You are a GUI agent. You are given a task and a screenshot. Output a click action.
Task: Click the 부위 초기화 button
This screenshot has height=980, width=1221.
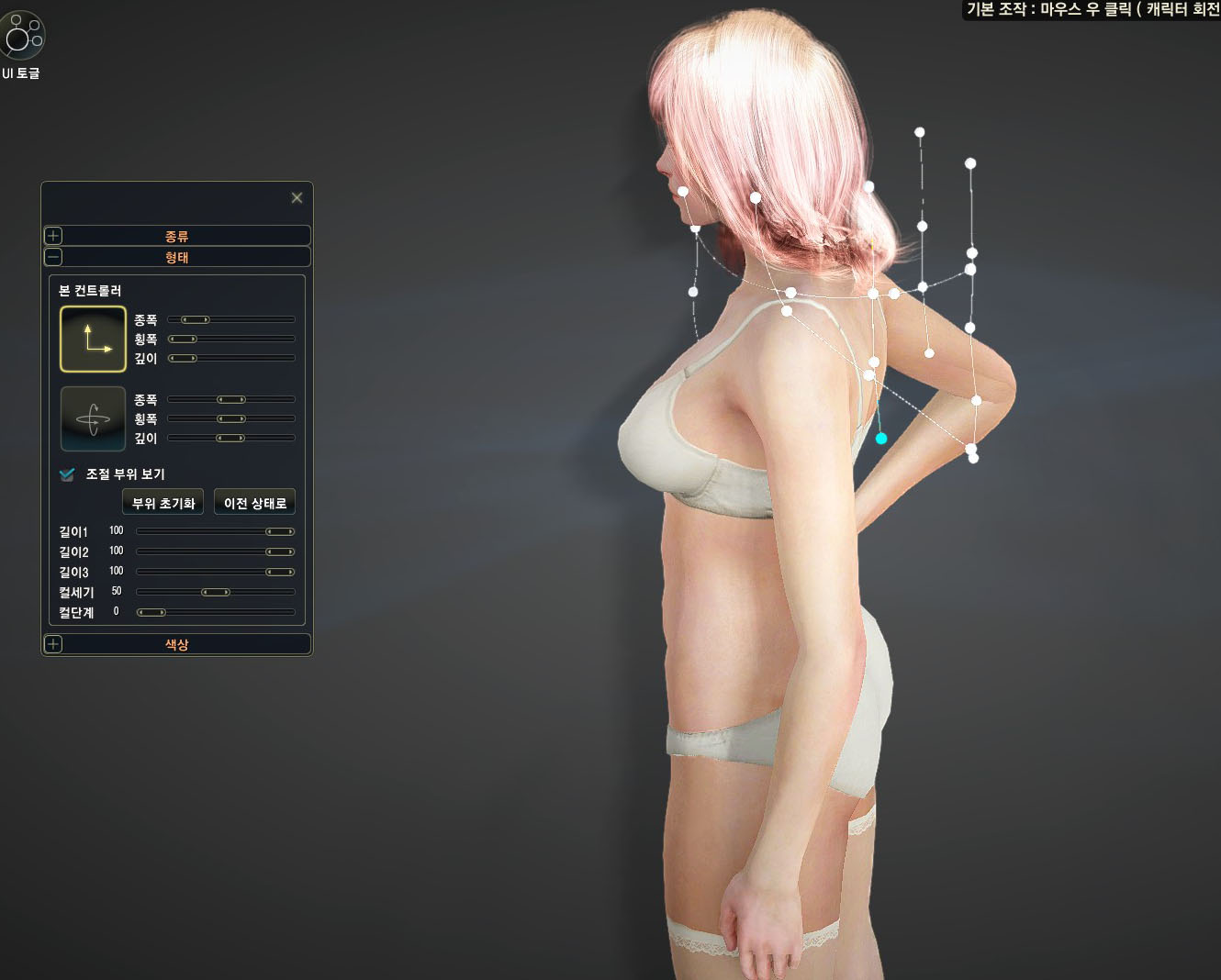163,503
